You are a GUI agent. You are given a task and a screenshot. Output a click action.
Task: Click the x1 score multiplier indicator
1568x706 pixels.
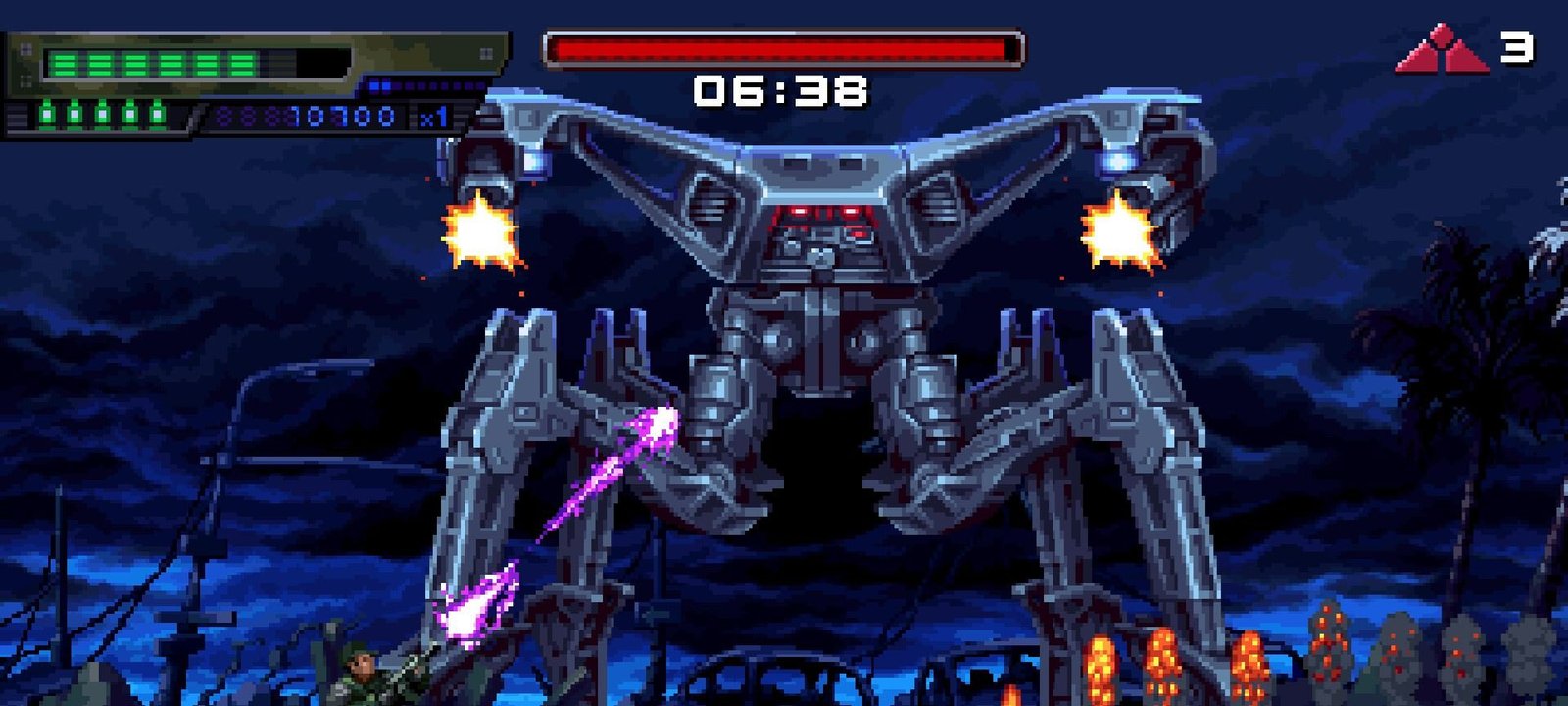point(431,116)
